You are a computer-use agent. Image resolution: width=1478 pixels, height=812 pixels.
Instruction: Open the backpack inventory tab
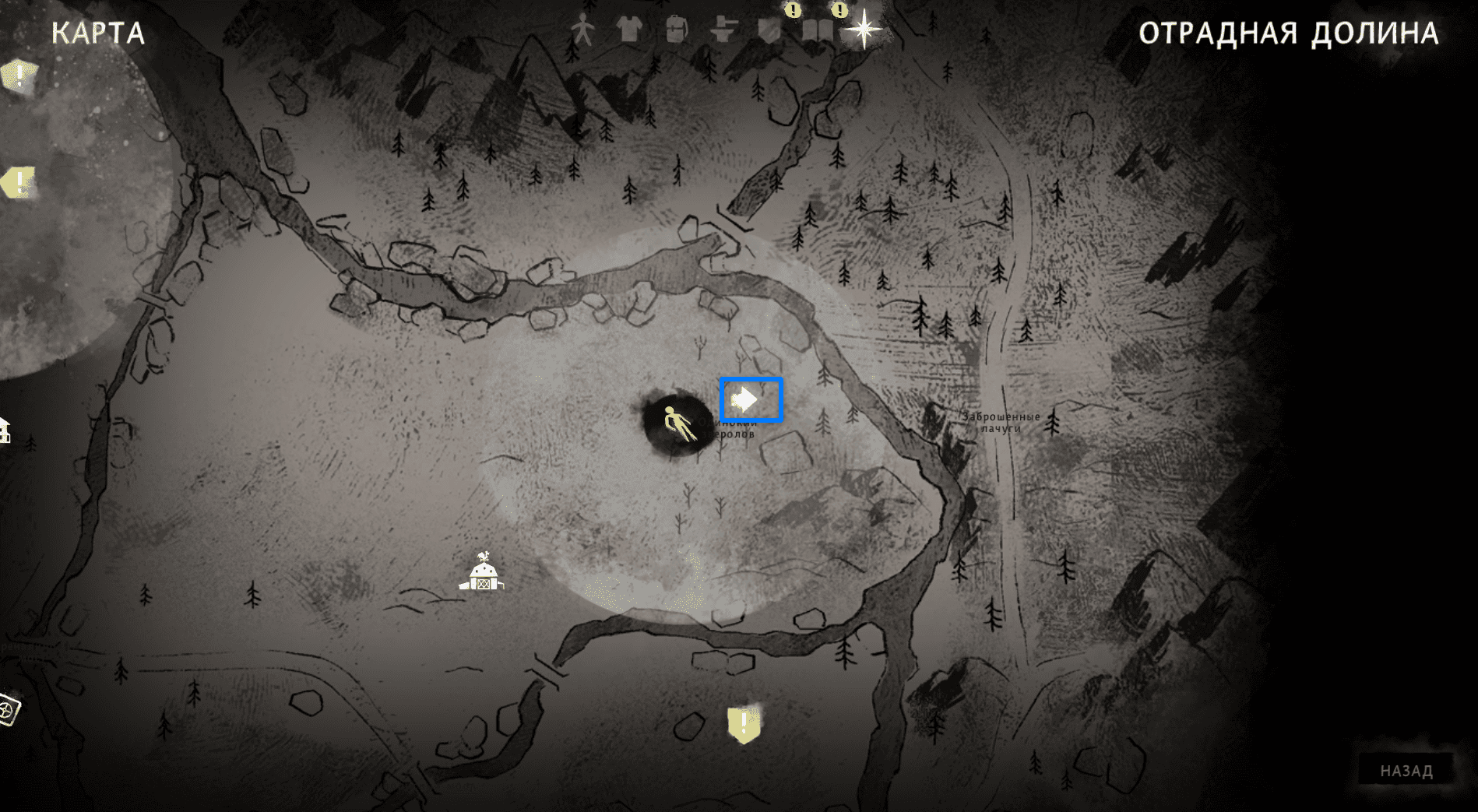[x=676, y=30]
